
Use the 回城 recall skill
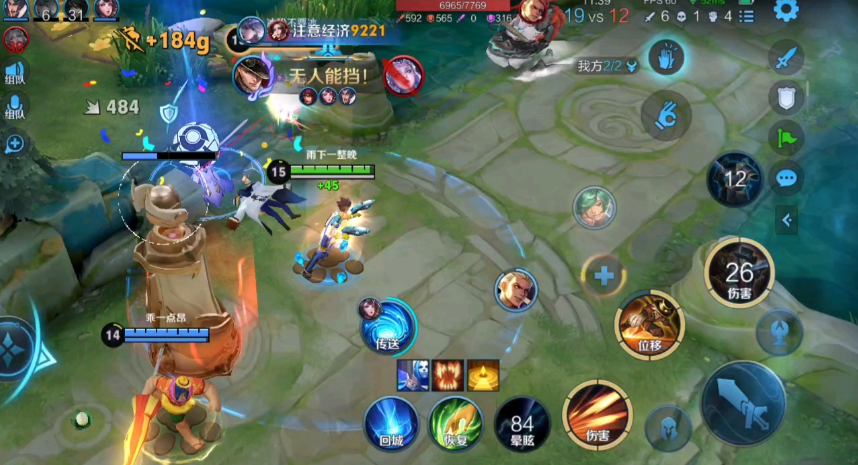pyautogui.click(x=390, y=421)
